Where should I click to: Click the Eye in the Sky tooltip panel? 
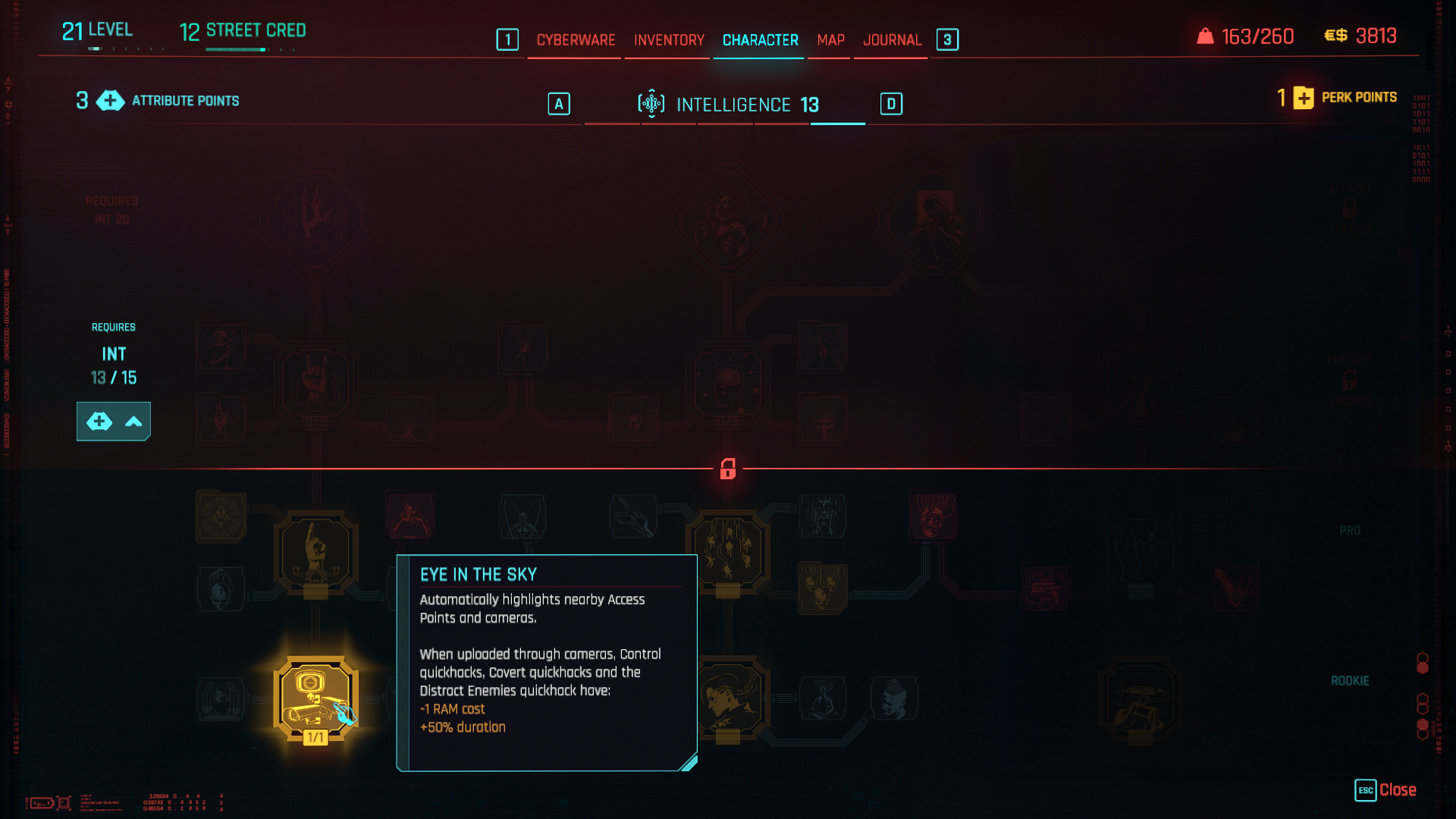coord(546,664)
